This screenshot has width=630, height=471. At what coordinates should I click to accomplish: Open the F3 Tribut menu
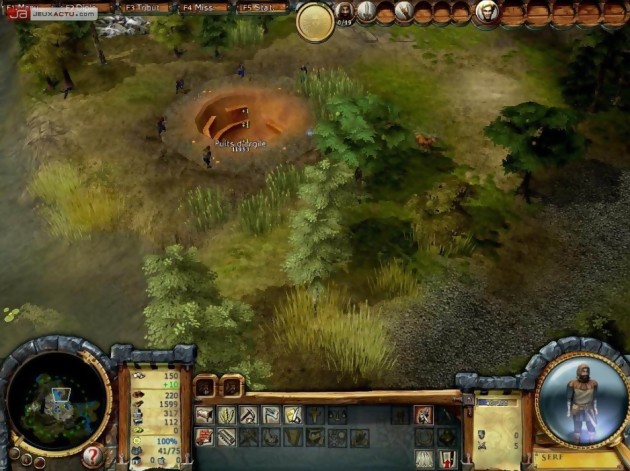[x=144, y=8]
